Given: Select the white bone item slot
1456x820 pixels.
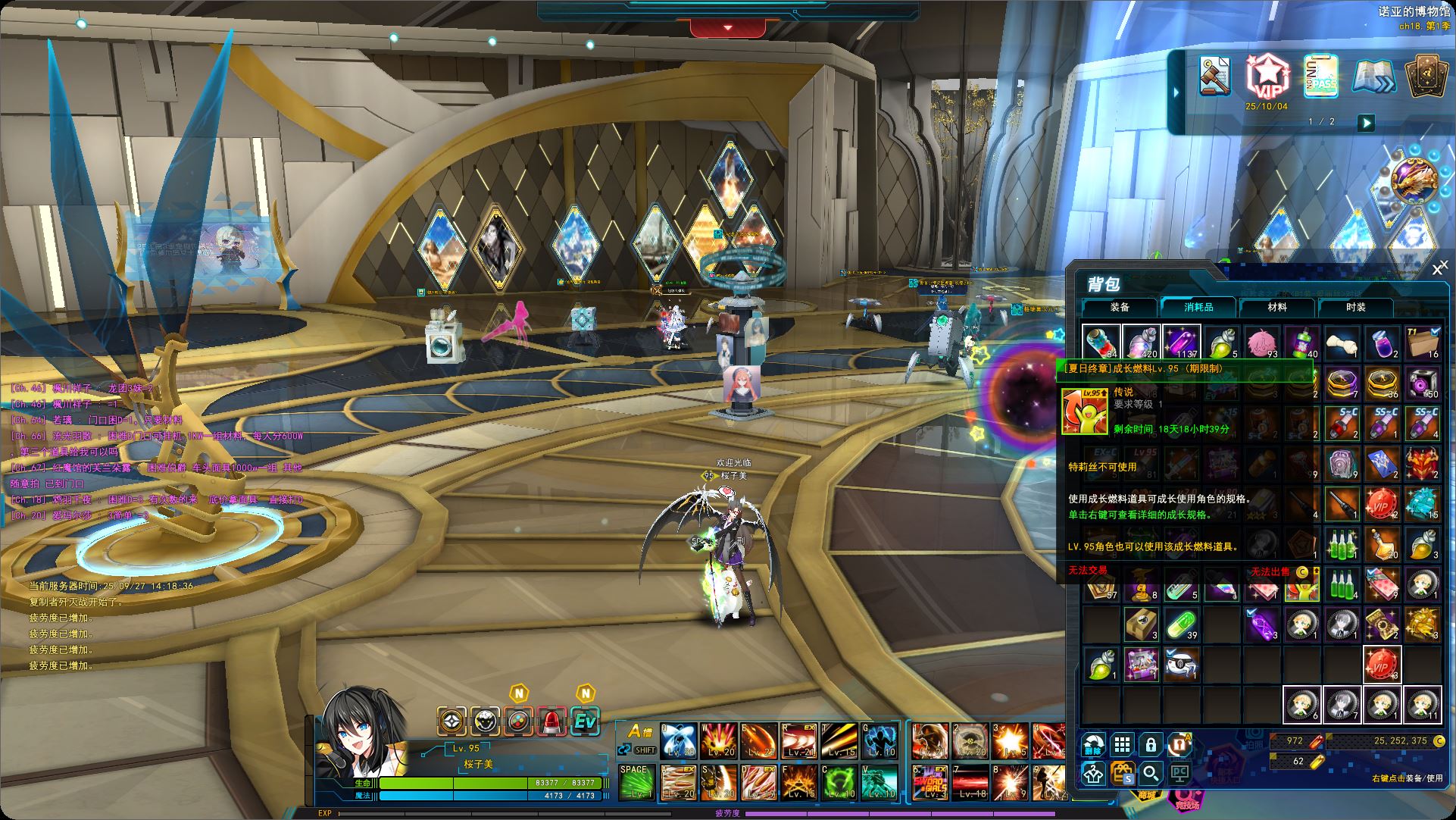Looking at the screenshot, I should point(1342,343).
